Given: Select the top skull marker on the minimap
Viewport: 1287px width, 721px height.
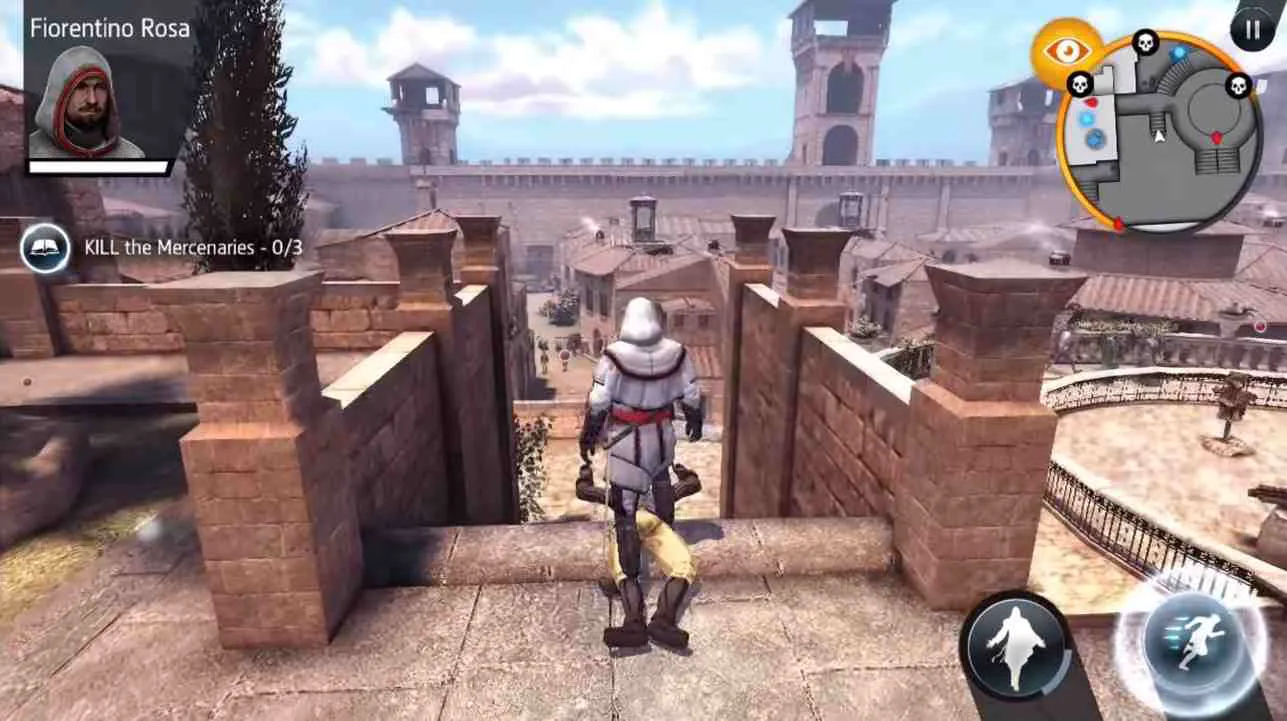Looking at the screenshot, I should point(1145,43).
